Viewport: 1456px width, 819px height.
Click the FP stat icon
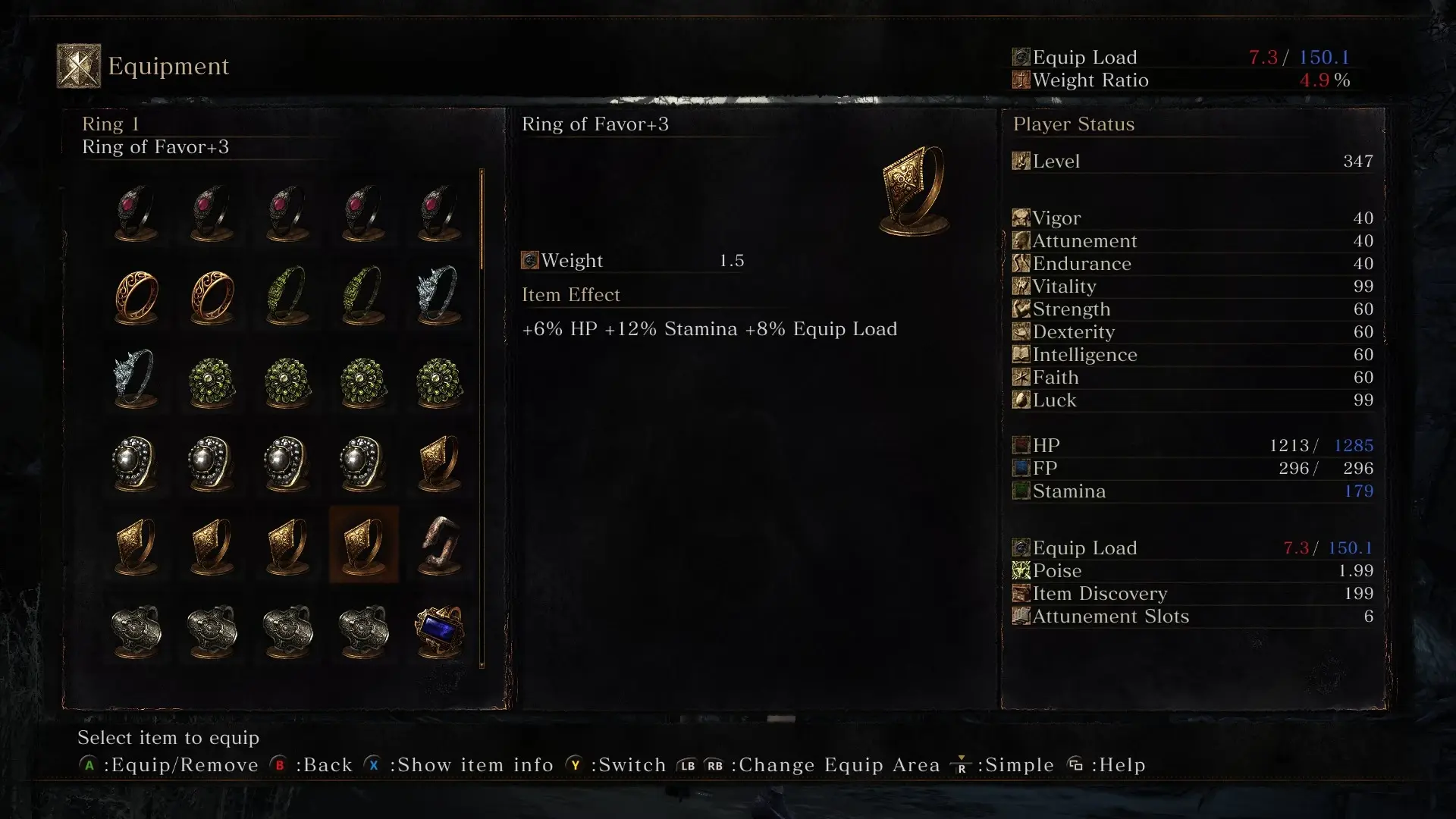click(x=1020, y=469)
